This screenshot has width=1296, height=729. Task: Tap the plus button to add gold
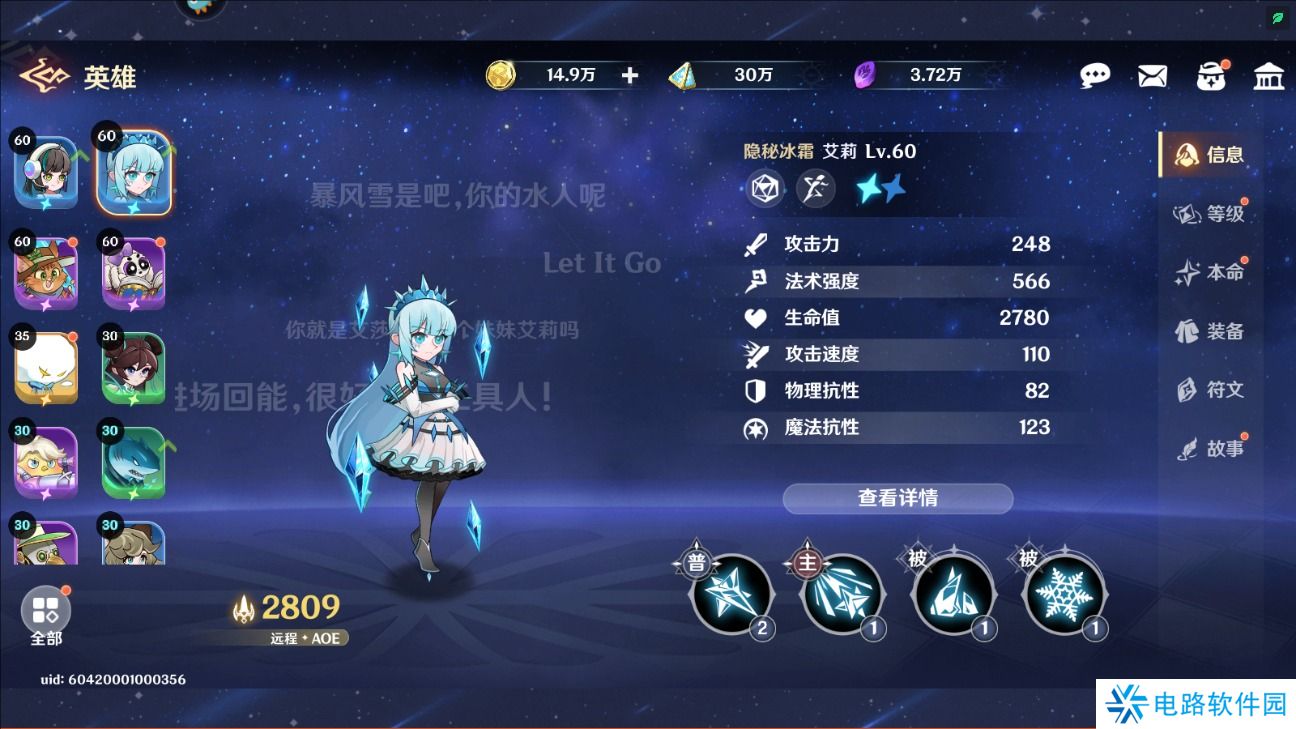628,74
